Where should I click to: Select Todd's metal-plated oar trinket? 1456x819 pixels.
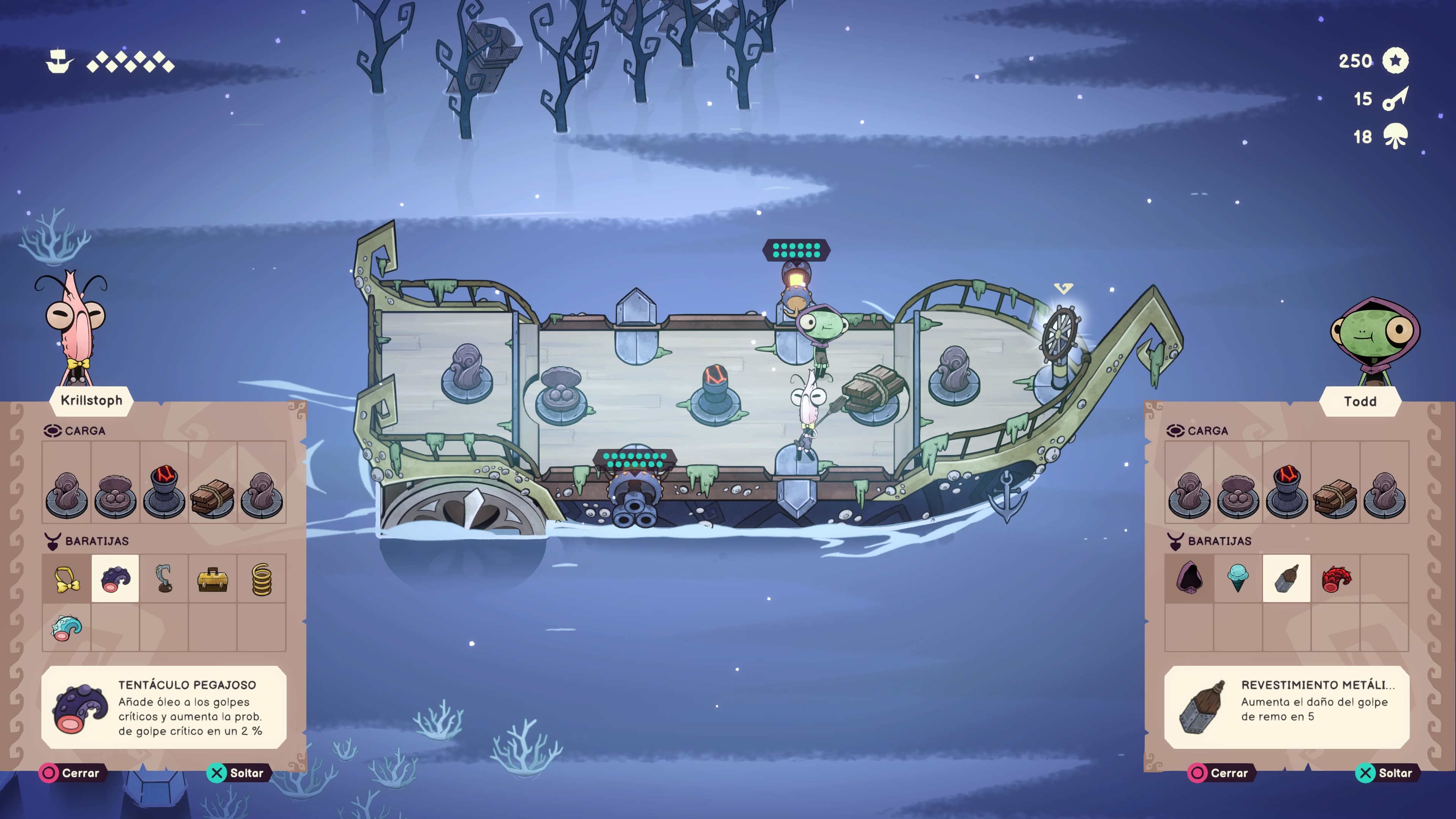1287,579
